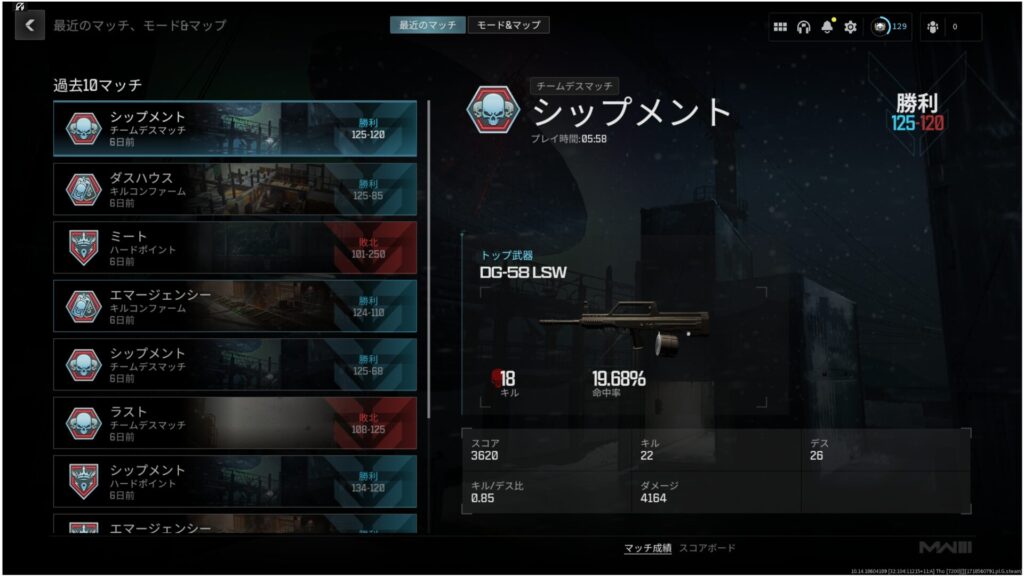This screenshot has height=576, width=1024.
Task: Show the マッチ成績 view
Action: 647,548
